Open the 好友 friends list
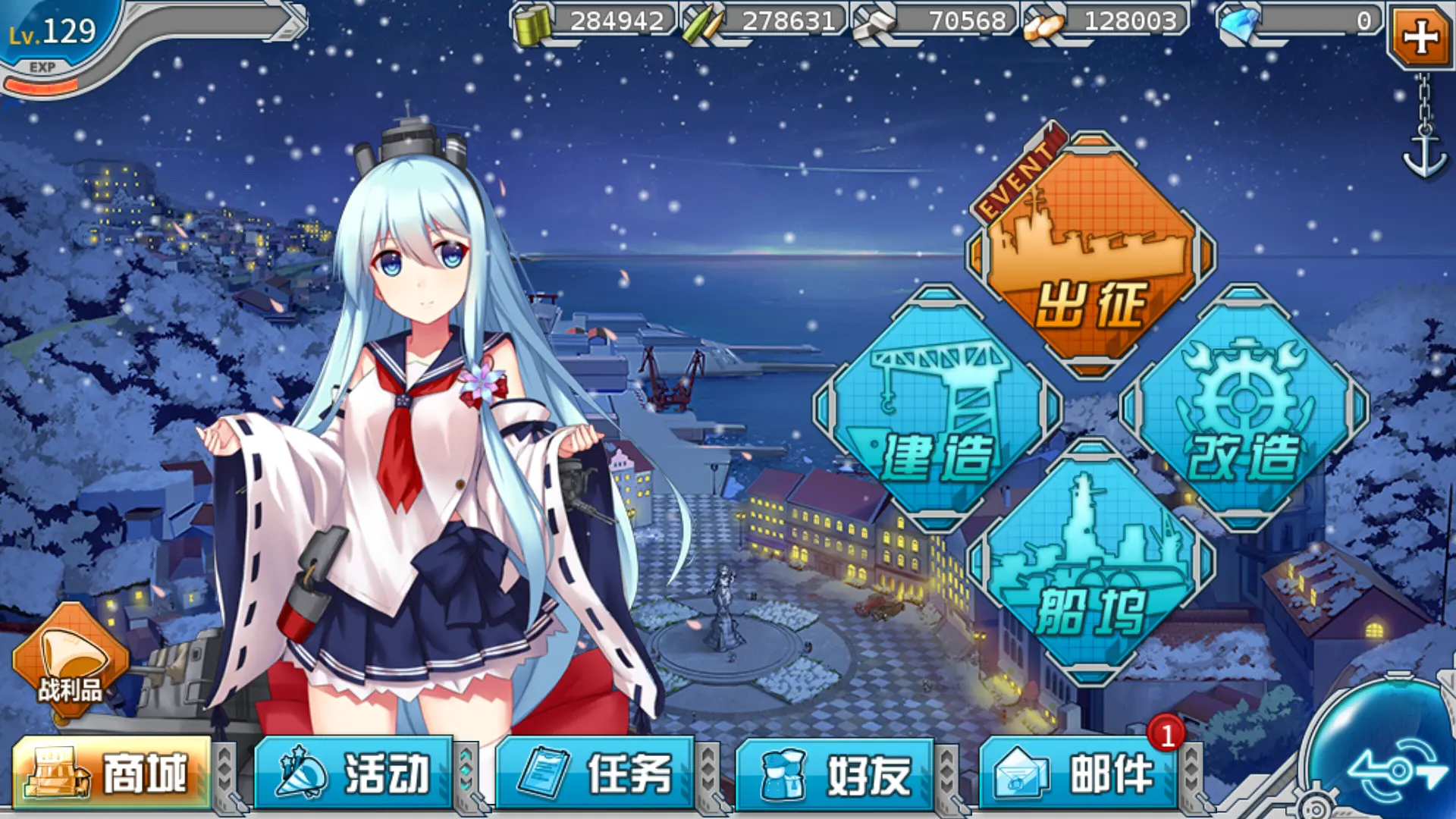Image resolution: width=1456 pixels, height=819 pixels. (x=835, y=773)
